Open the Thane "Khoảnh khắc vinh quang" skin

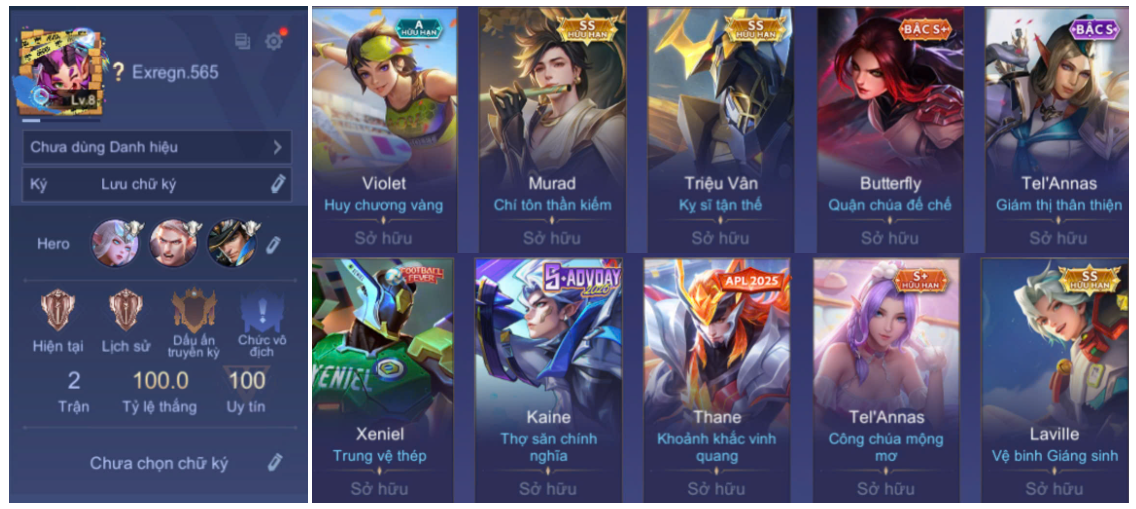pos(717,378)
